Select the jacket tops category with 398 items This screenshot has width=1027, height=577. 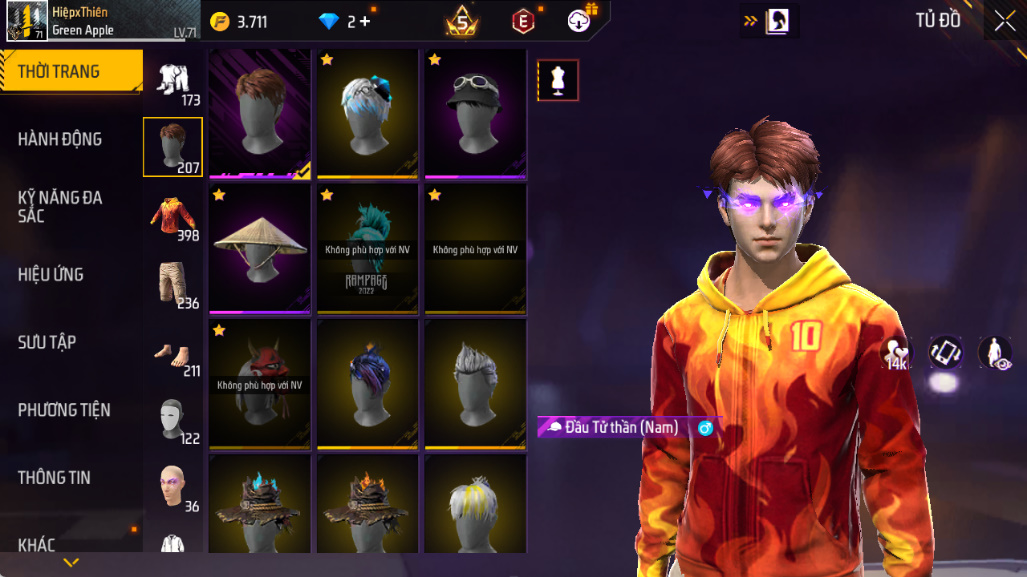click(x=173, y=217)
